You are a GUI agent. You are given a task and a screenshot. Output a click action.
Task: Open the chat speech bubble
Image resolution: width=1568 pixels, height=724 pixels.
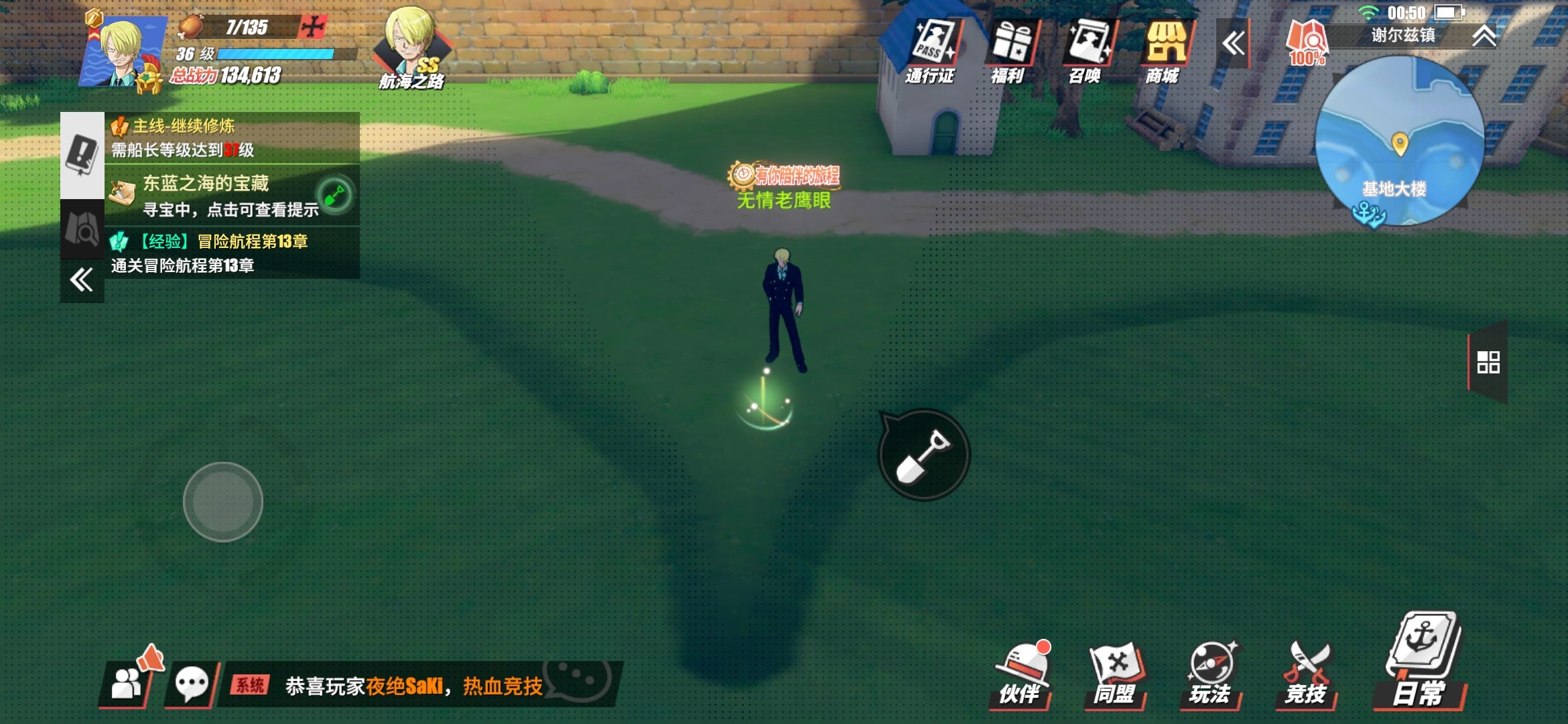pos(192,684)
